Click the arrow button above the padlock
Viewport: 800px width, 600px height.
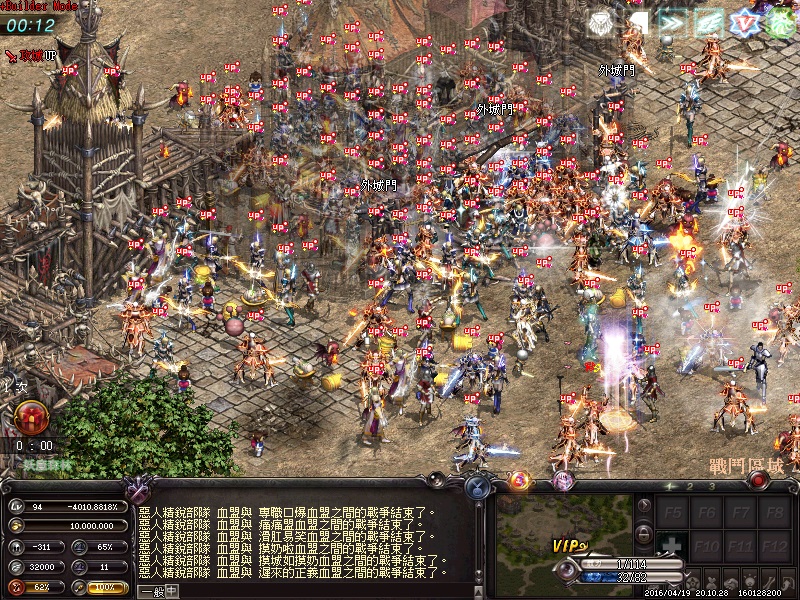point(645,506)
